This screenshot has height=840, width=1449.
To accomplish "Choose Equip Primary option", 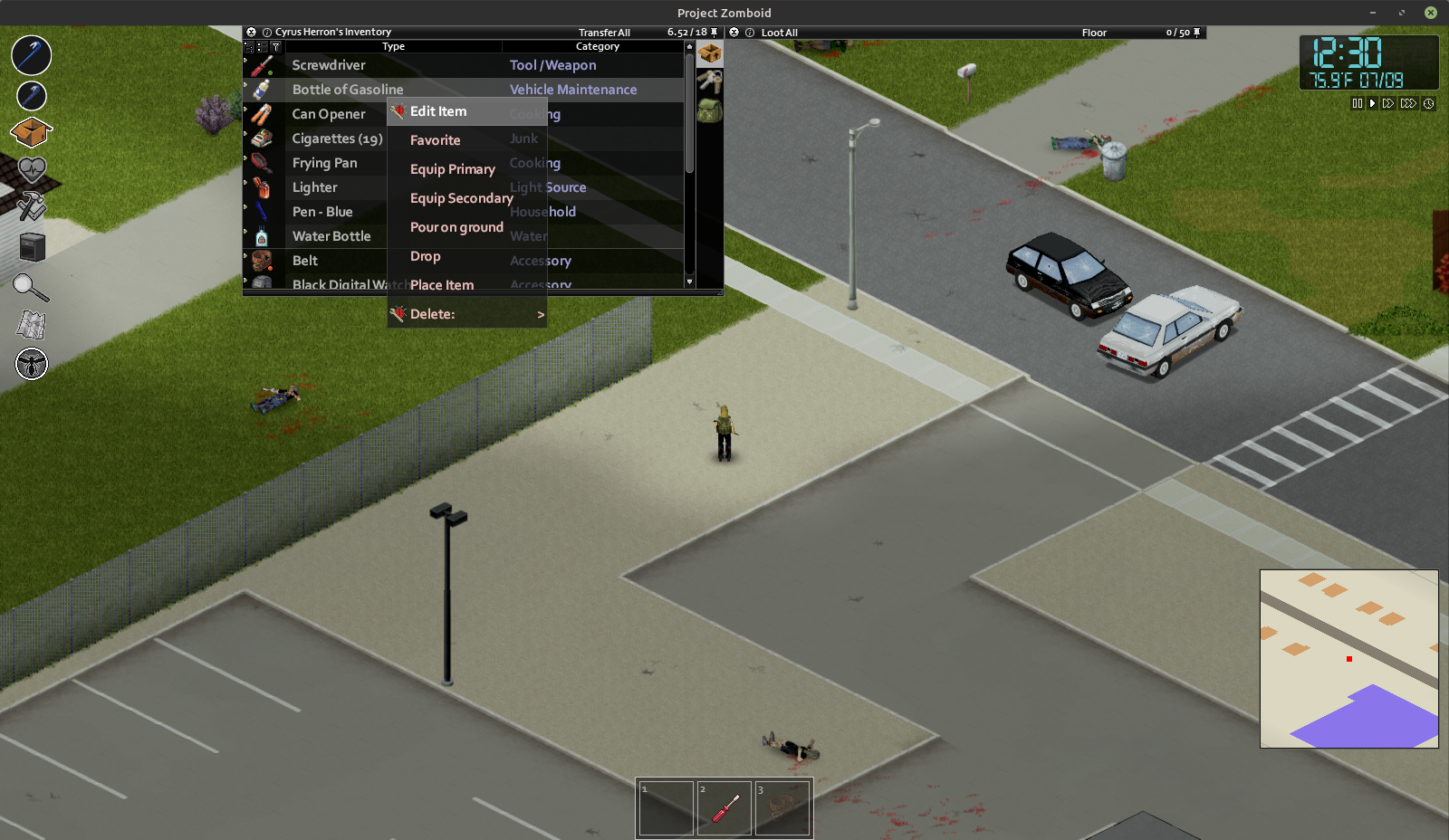I will pyautogui.click(x=453, y=169).
